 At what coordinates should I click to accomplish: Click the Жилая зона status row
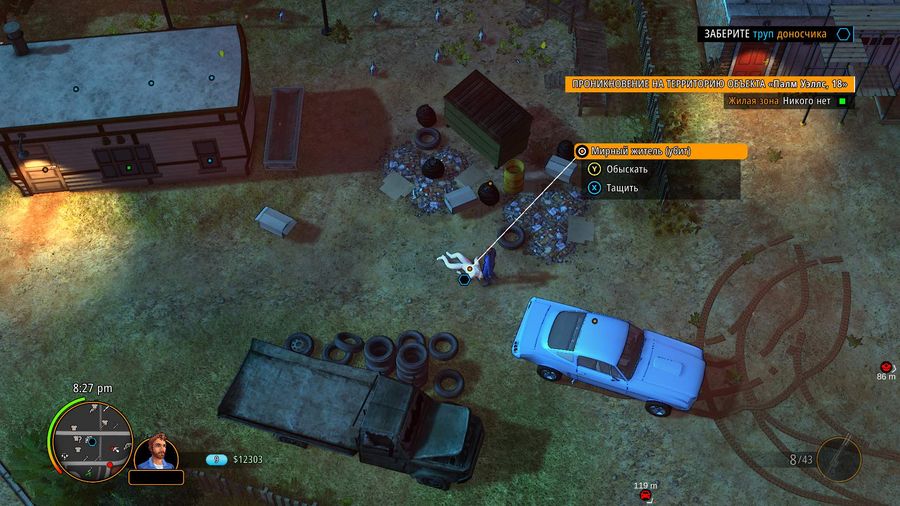787,100
